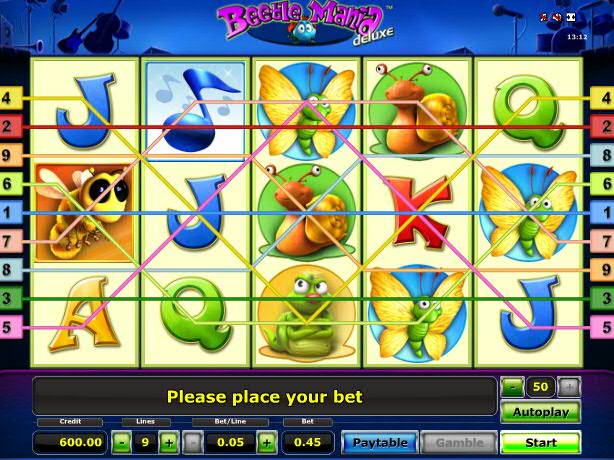Reduce the autoplay spin count below 50
Viewport: 614px width, 460px height.
512,386
